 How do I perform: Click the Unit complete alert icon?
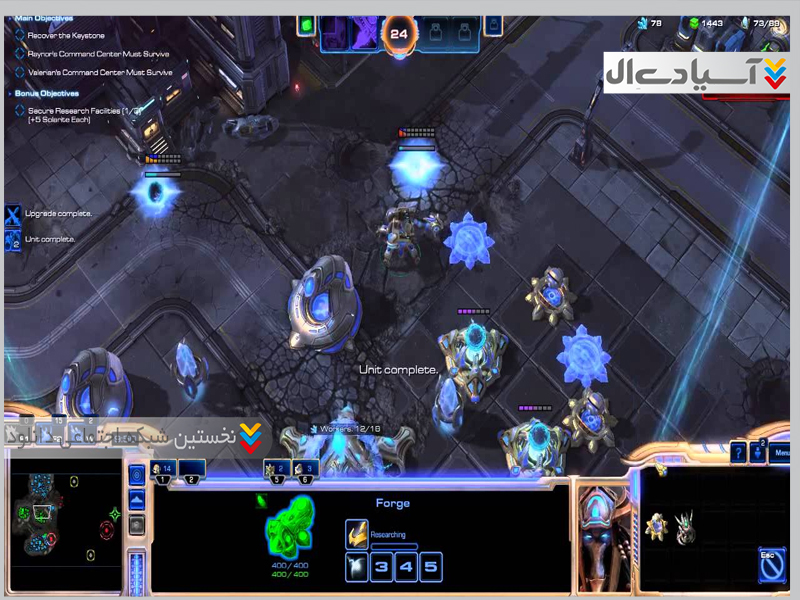[12, 240]
